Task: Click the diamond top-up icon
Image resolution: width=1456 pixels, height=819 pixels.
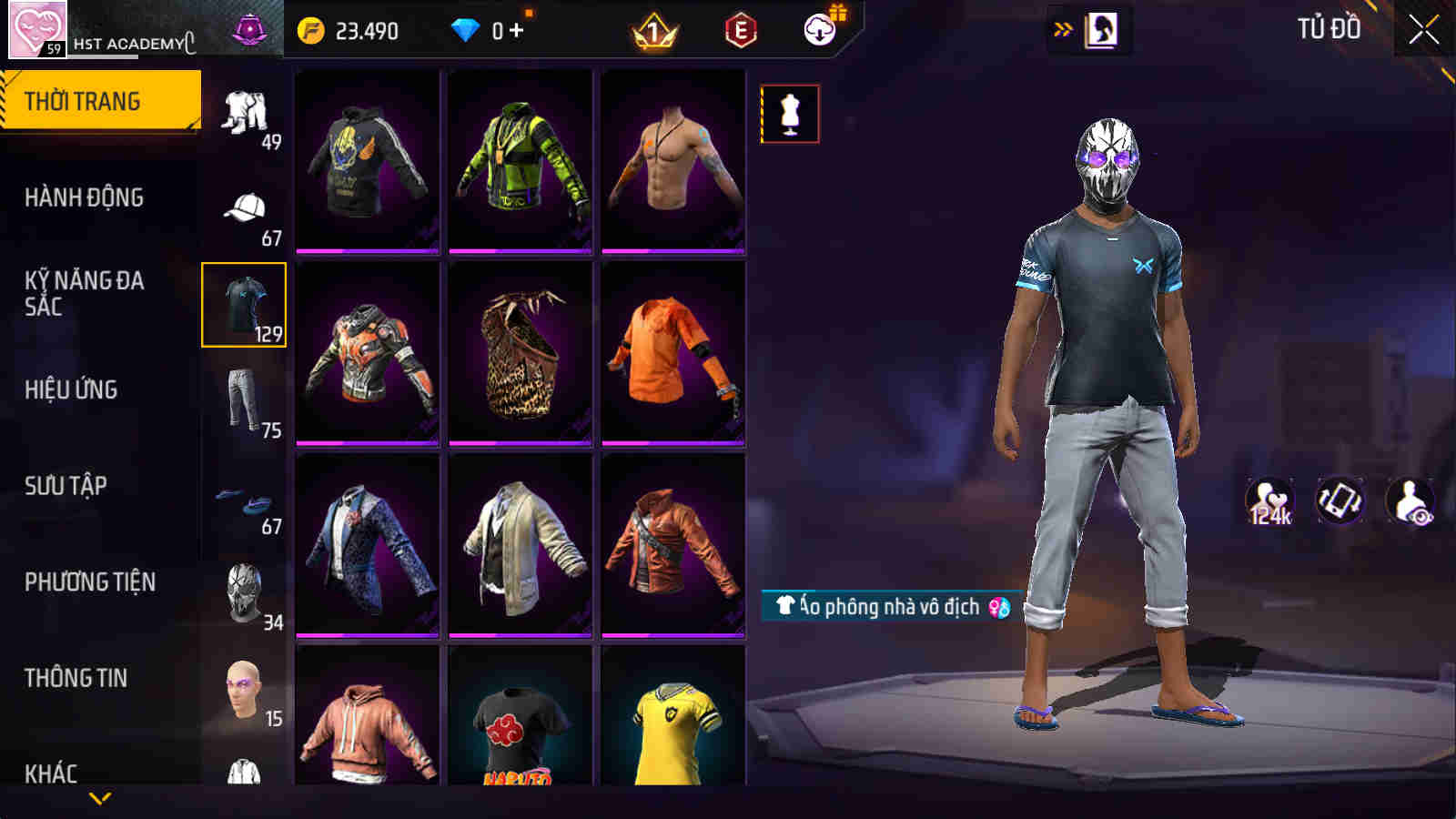Action: tap(466, 29)
